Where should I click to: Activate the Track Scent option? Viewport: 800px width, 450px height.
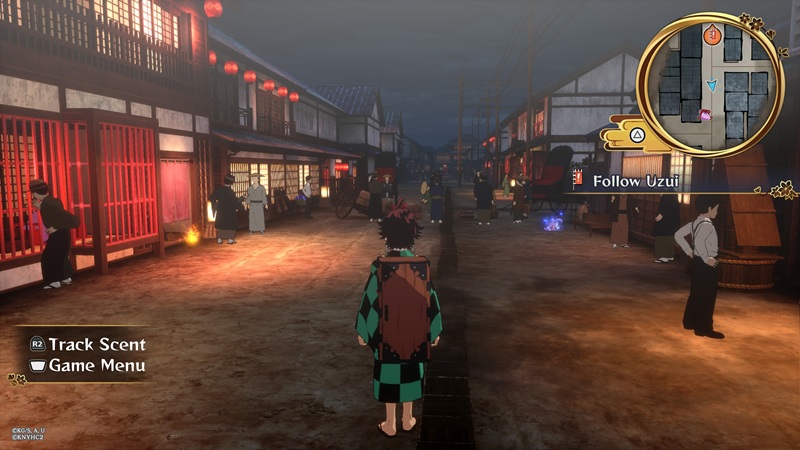pyautogui.click(x=96, y=343)
